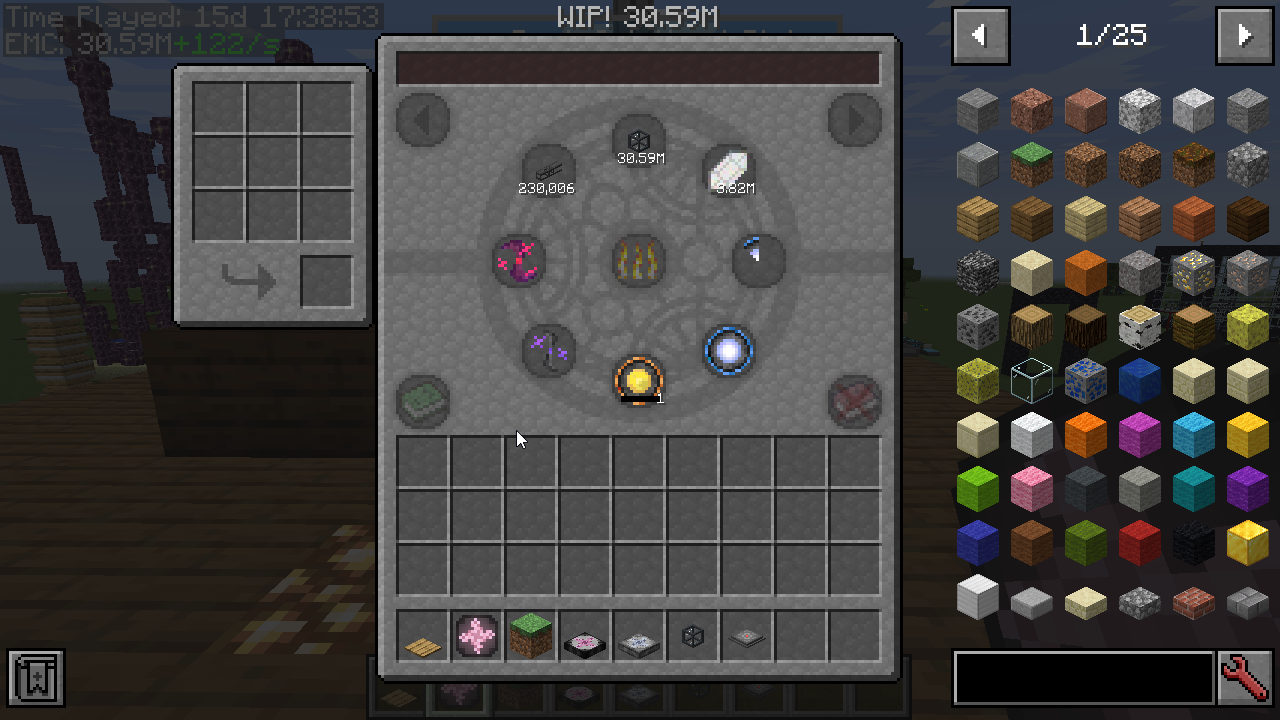Go to the previous item list page
This screenshot has height=720, width=1280.
click(x=981, y=36)
